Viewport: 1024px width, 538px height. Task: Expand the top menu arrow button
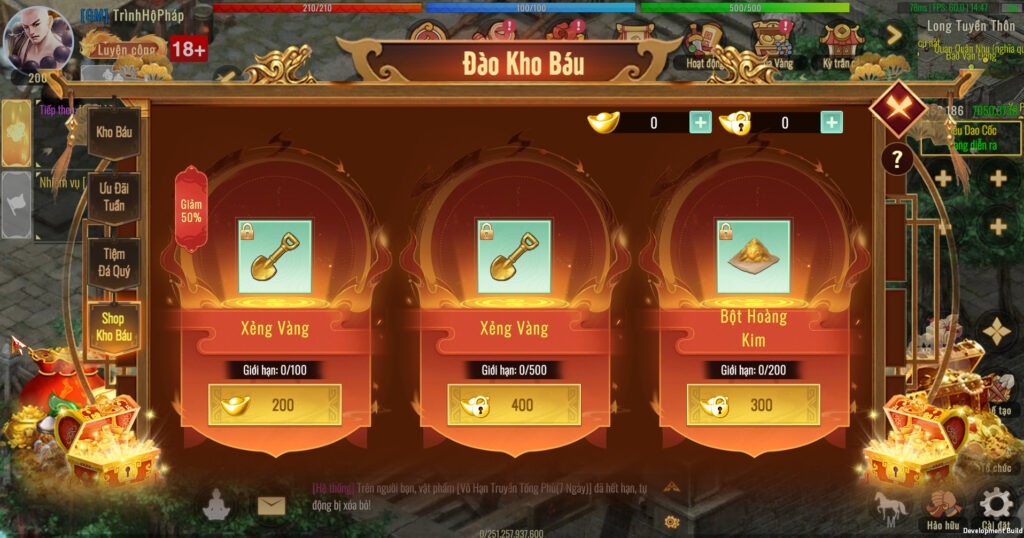tap(894, 36)
